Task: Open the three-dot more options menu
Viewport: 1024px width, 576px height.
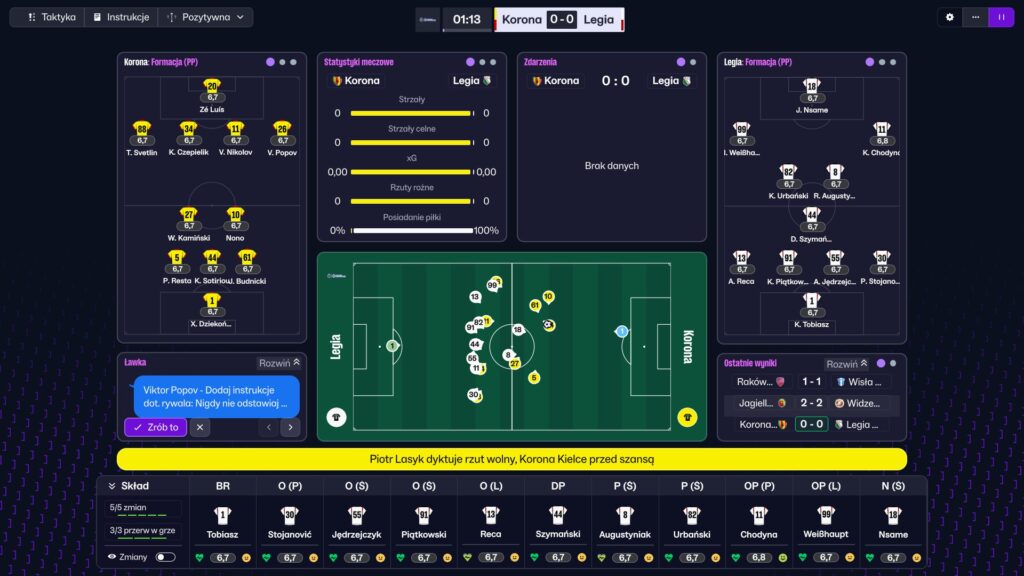Action: (975, 17)
